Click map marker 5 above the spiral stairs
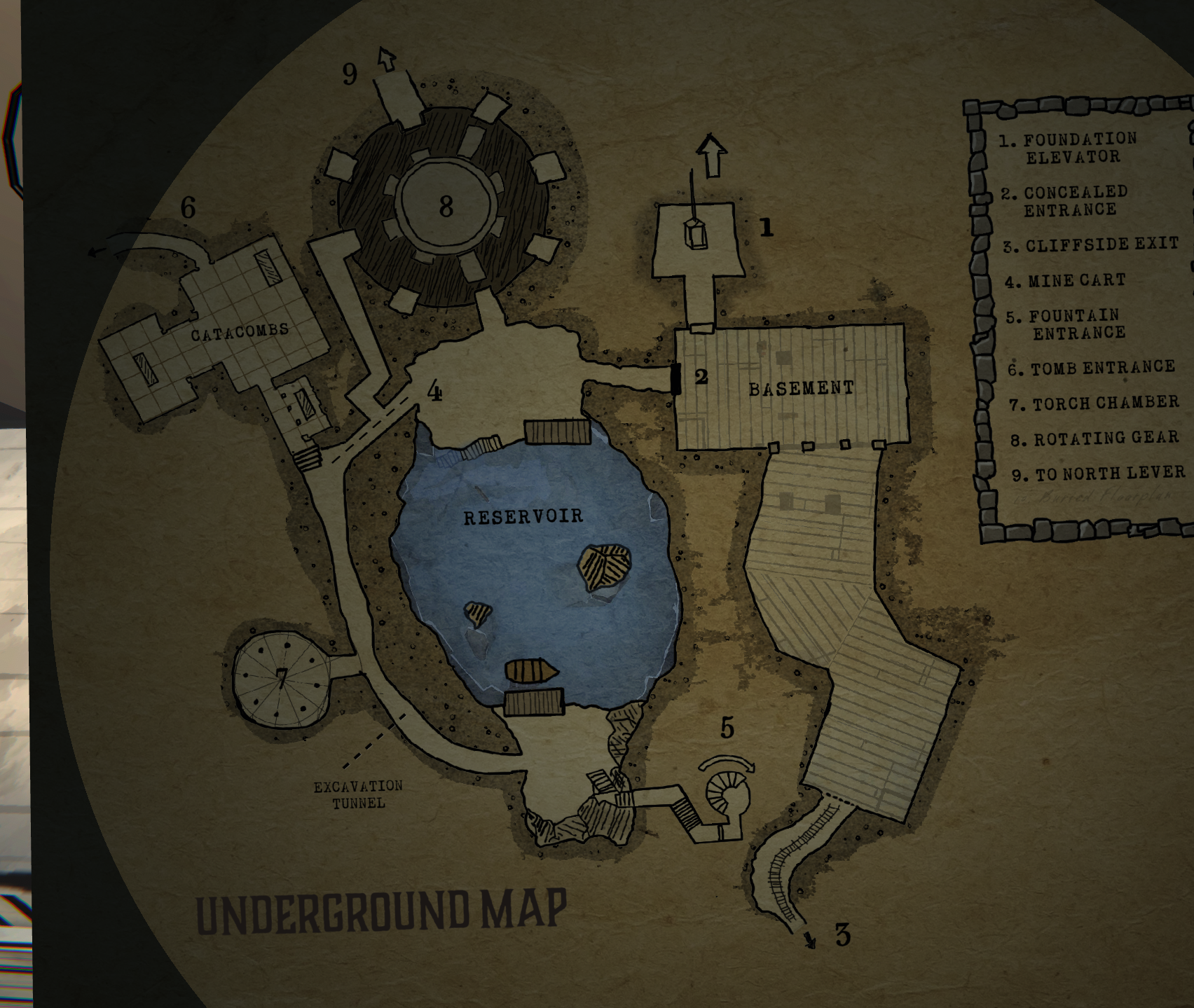Viewport: 1194px width, 1008px height. [727, 729]
